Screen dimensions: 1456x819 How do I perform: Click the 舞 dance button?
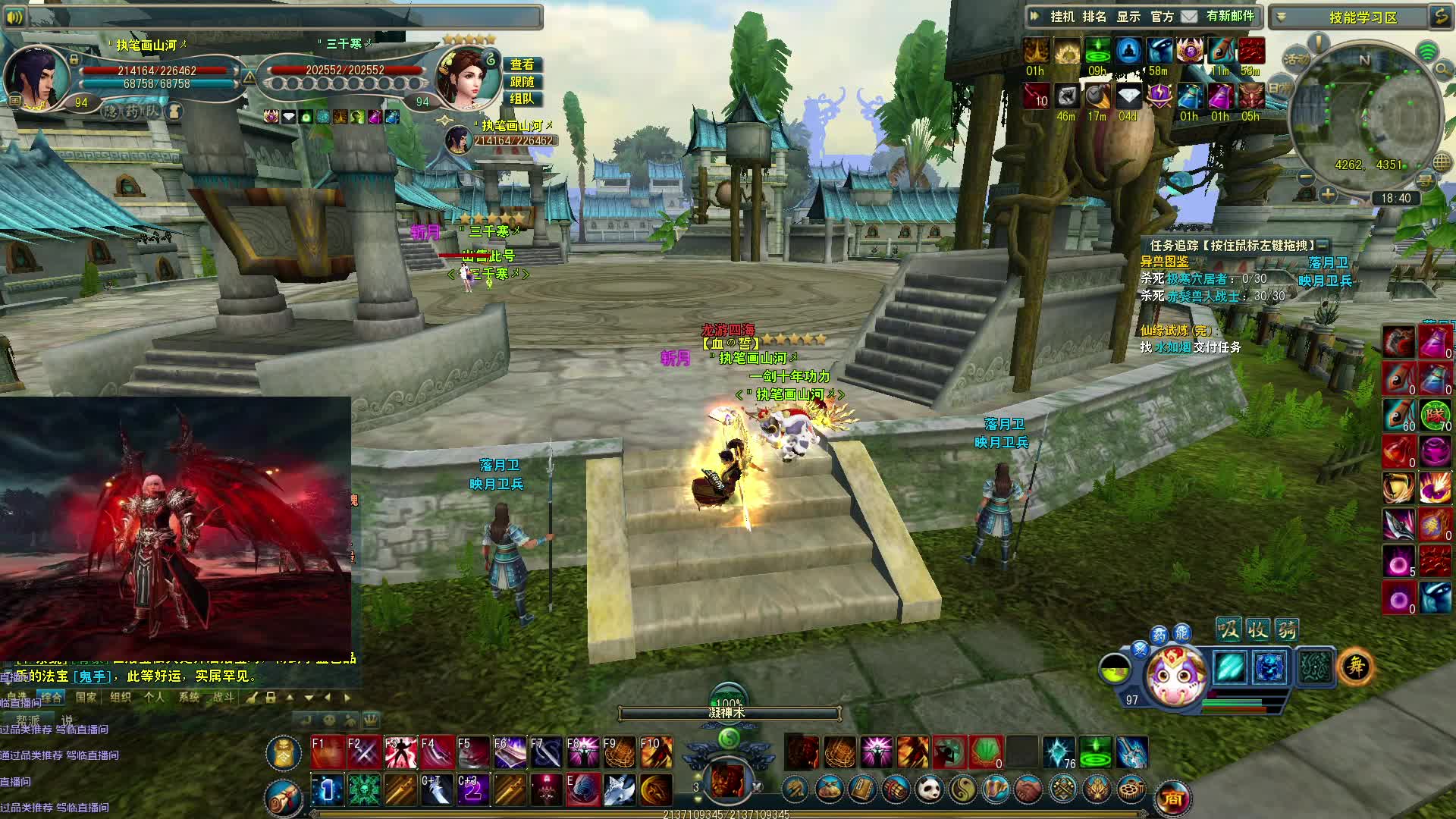(1355, 667)
